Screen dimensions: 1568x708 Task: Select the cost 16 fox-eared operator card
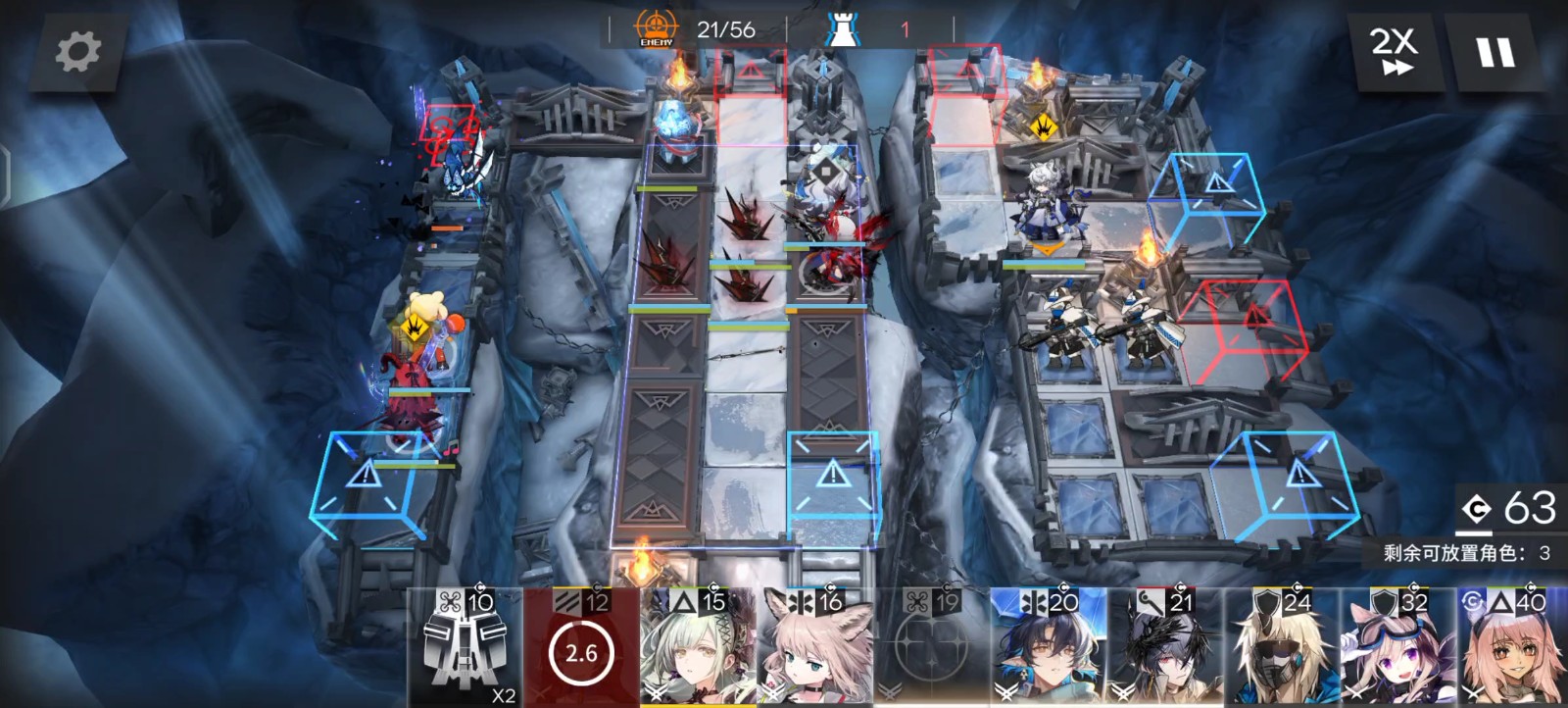814,649
